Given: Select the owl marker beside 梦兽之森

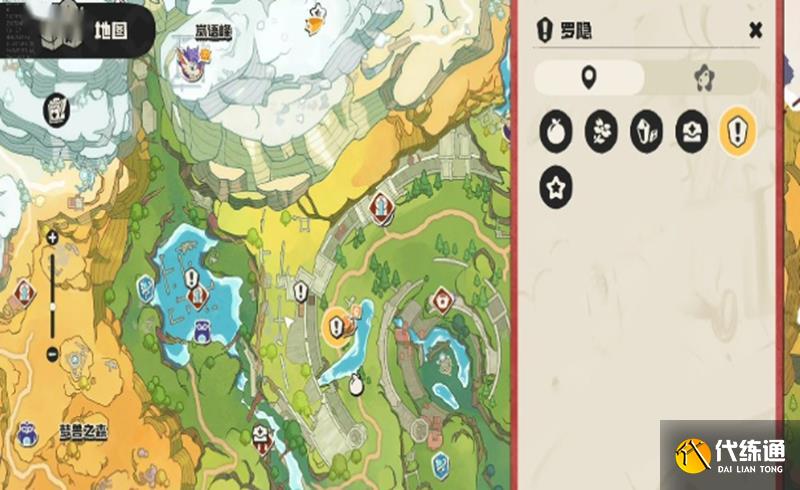Looking at the screenshot, I should coord(27,433).
